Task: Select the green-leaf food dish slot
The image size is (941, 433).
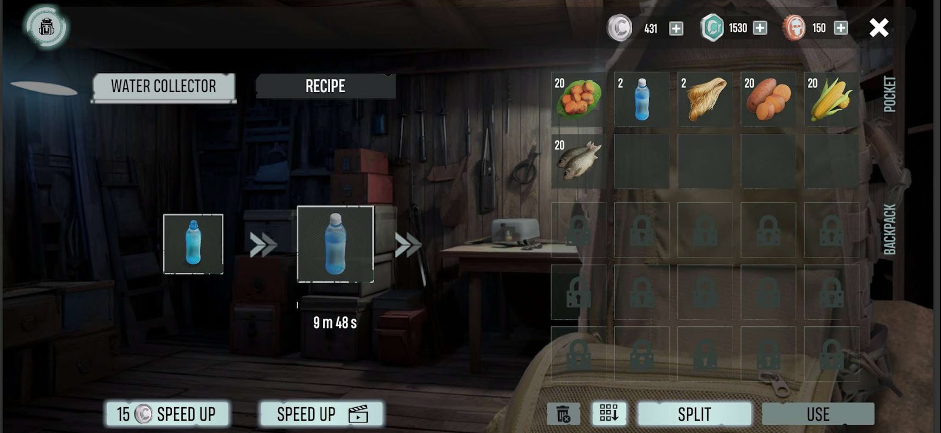Action: tap(578, 99)
